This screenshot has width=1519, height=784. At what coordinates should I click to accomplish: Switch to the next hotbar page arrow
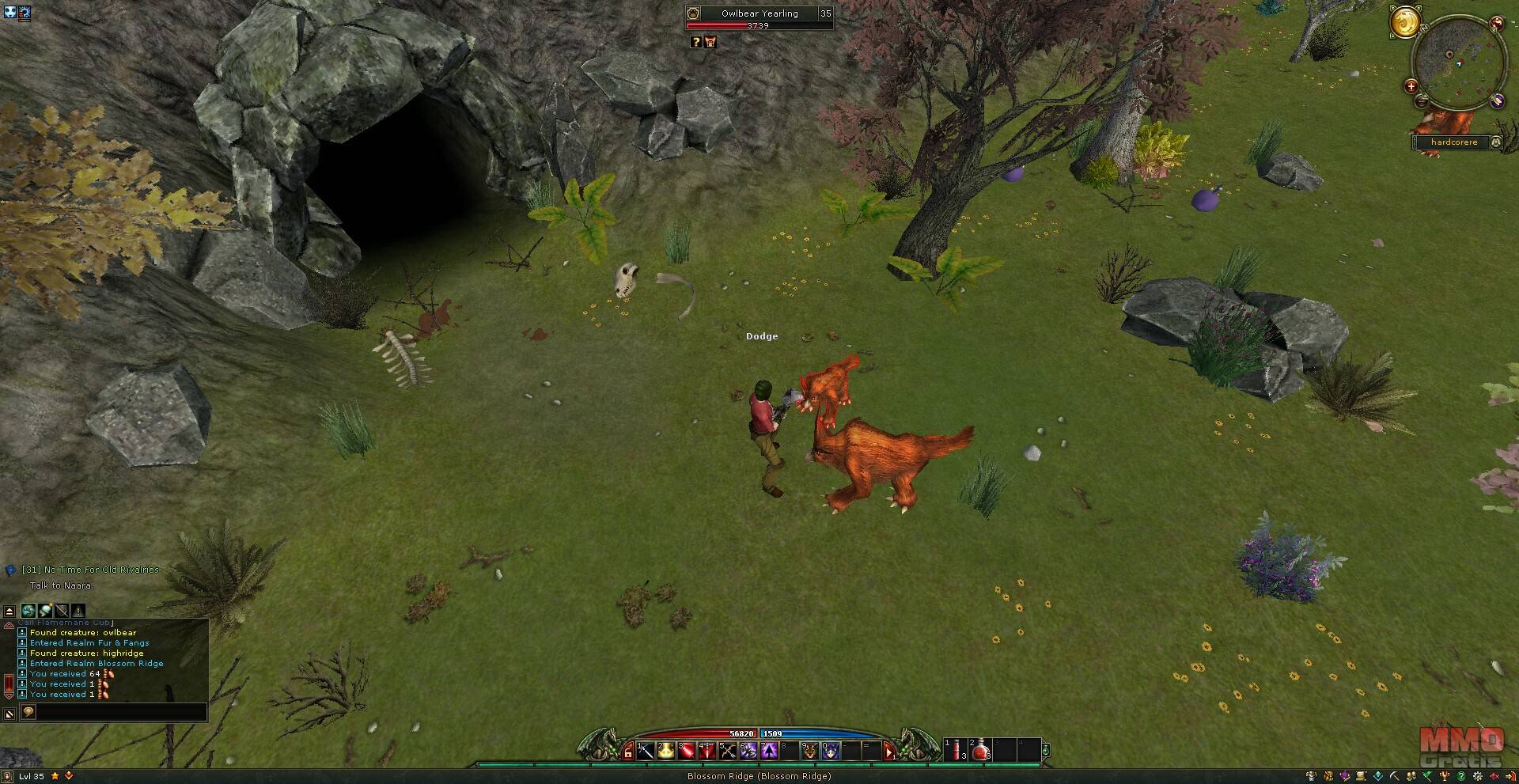889,752
